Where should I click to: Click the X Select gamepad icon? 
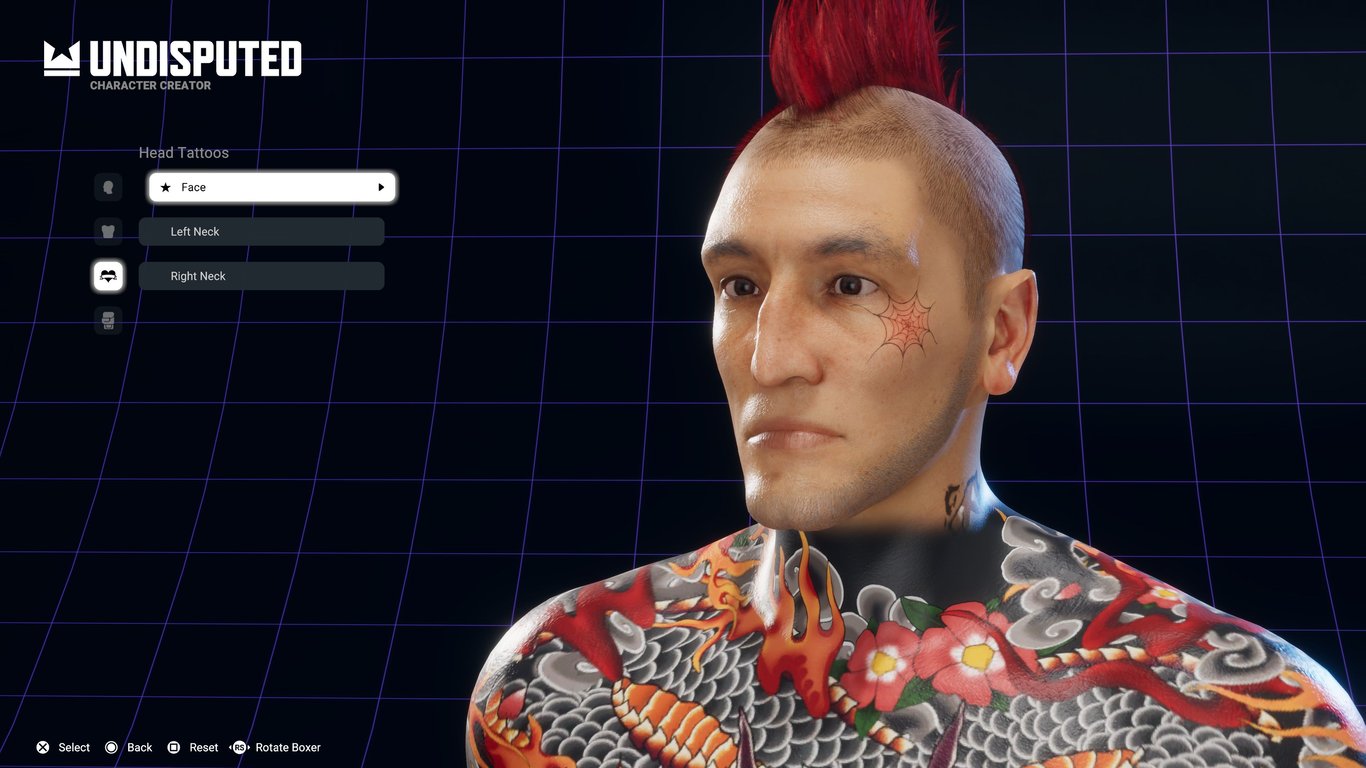point(42,747)
